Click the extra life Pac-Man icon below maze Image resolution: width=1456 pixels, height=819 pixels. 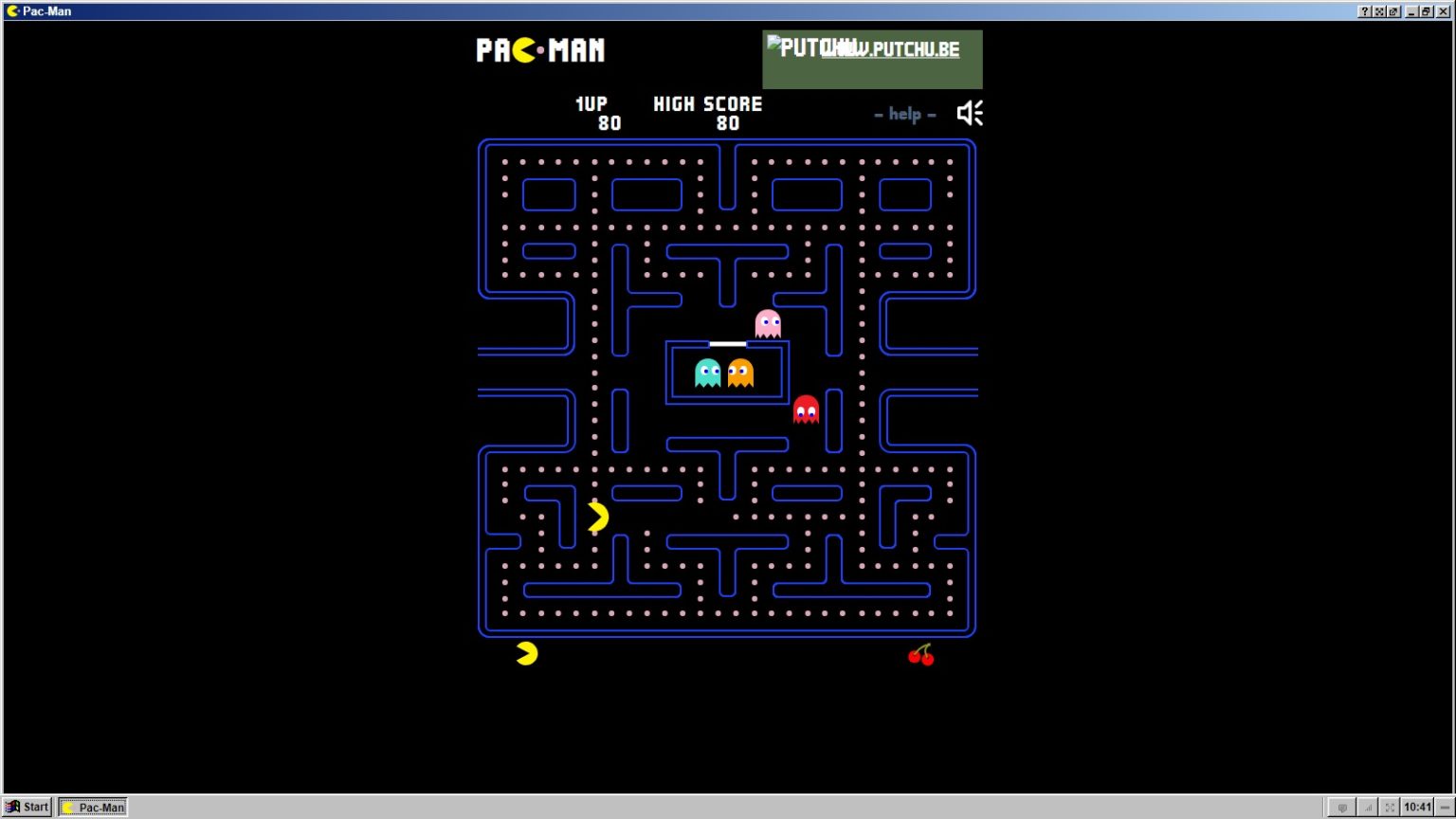527,651
